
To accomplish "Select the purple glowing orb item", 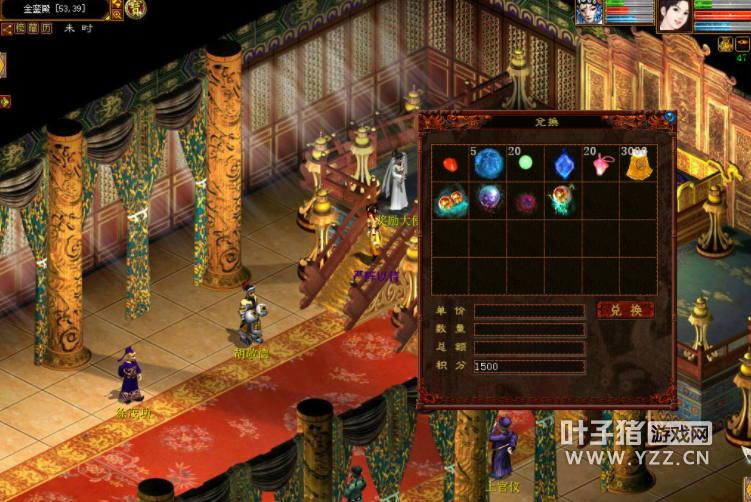I will (x=488, y=200).
